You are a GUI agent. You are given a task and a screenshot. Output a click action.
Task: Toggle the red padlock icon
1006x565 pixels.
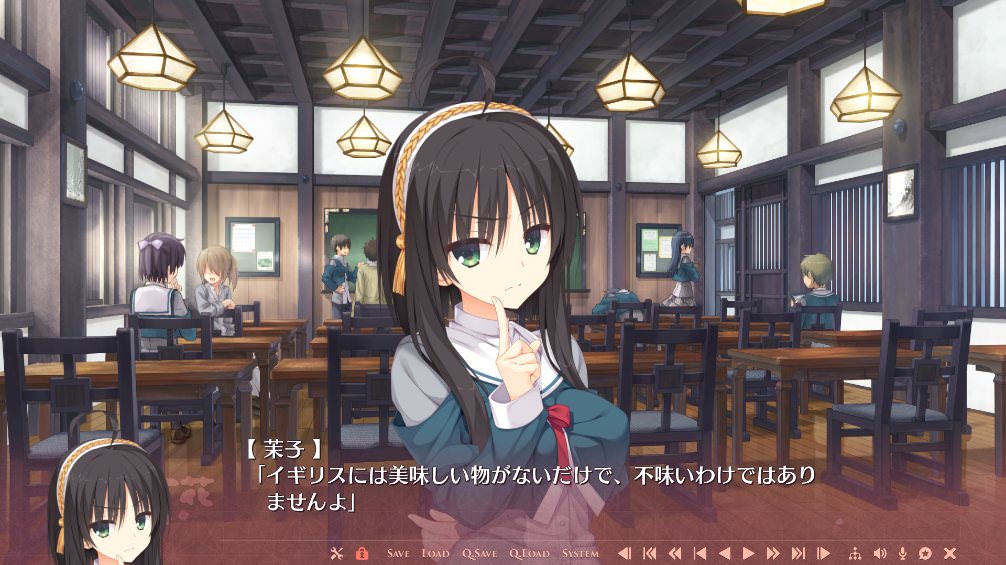362,553
